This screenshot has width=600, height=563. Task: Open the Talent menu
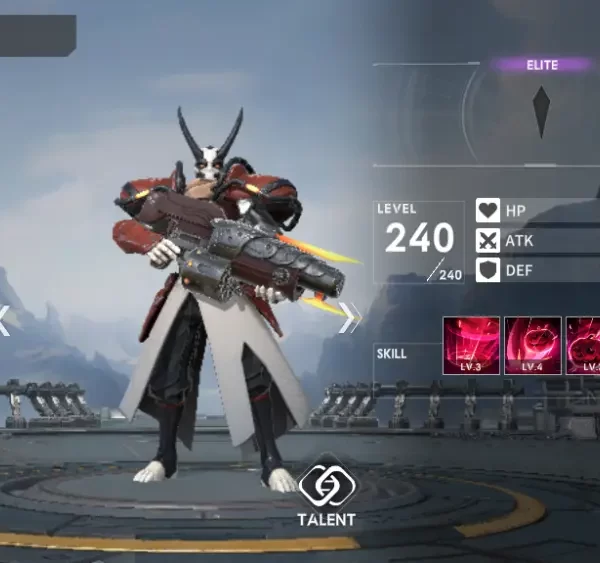(325, 491)
